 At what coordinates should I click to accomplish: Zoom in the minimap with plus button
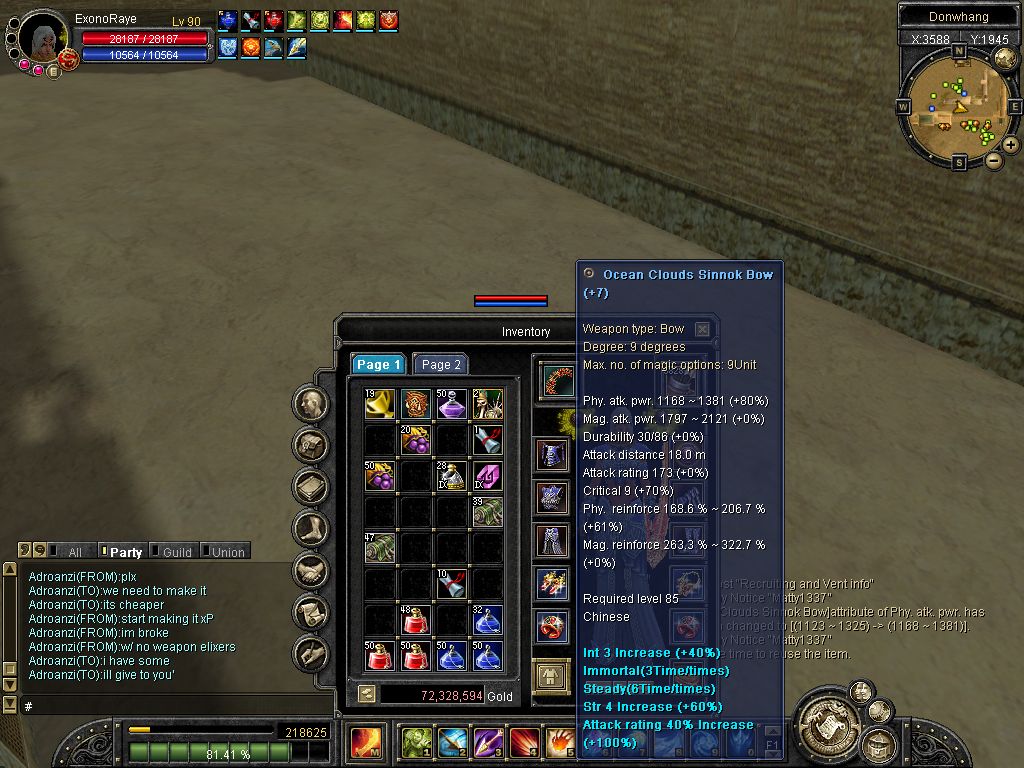tap(1011, 145)
